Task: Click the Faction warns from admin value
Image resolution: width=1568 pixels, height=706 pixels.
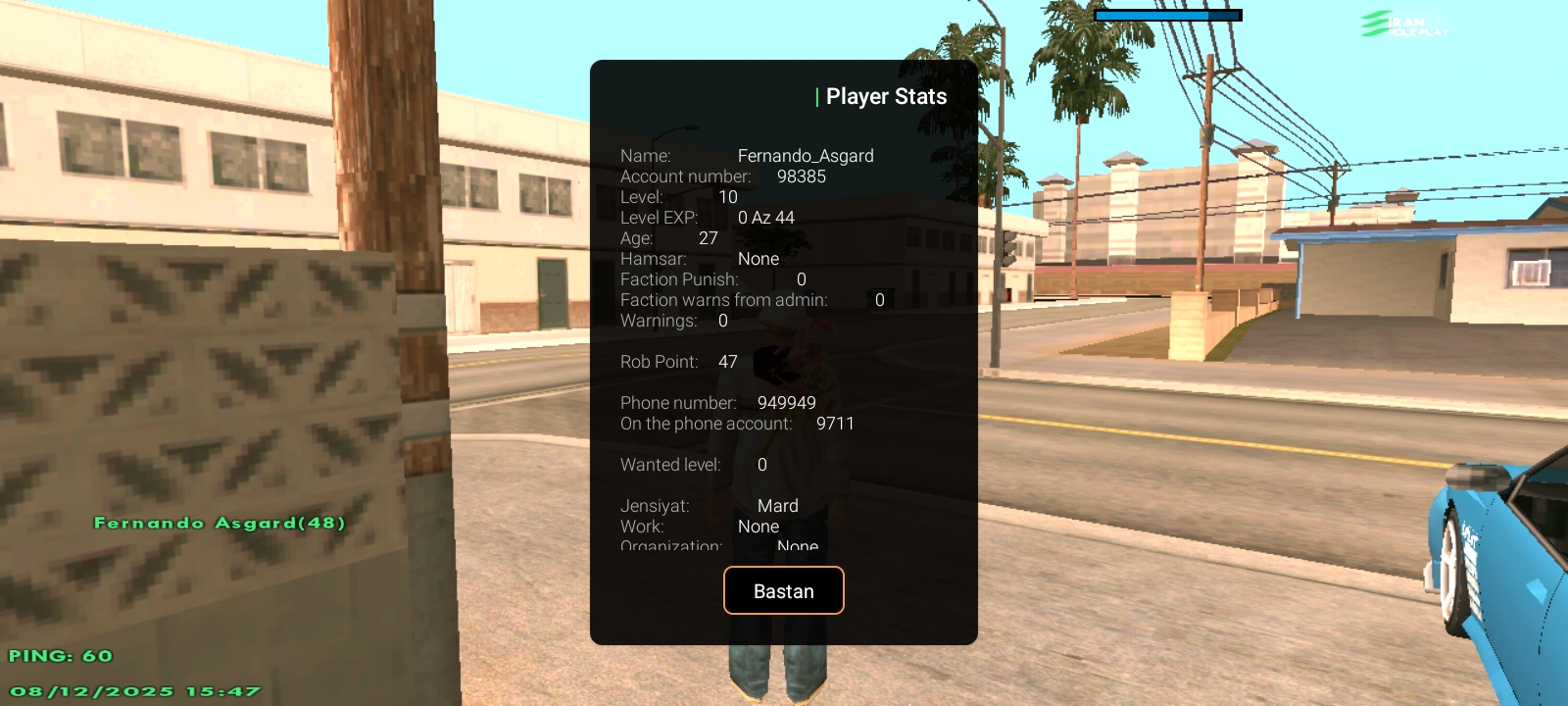Action: coord(750,300)
